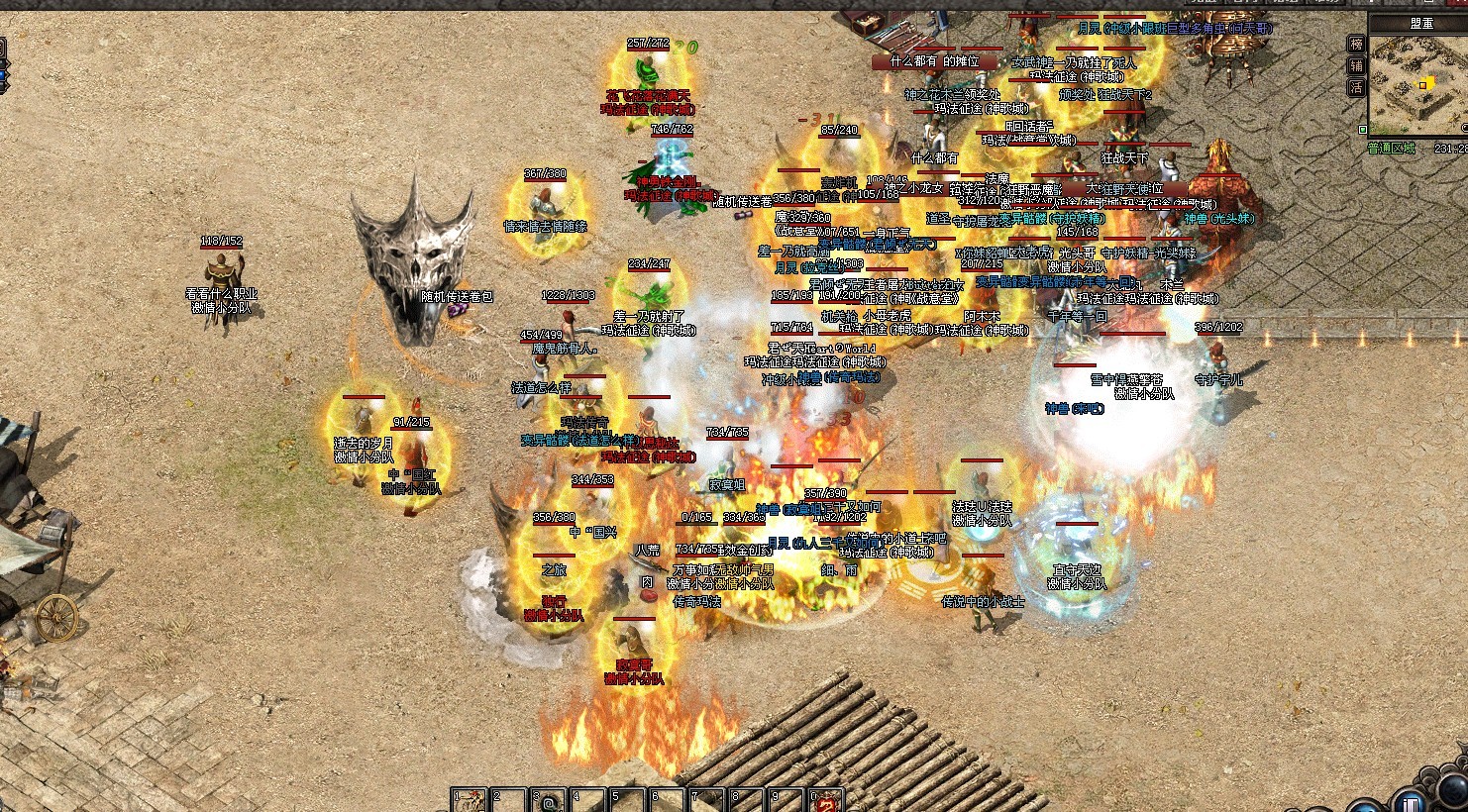Click the small green square beside the minimap
Screen dimensions: 1468x812
tap(1363, 130)
